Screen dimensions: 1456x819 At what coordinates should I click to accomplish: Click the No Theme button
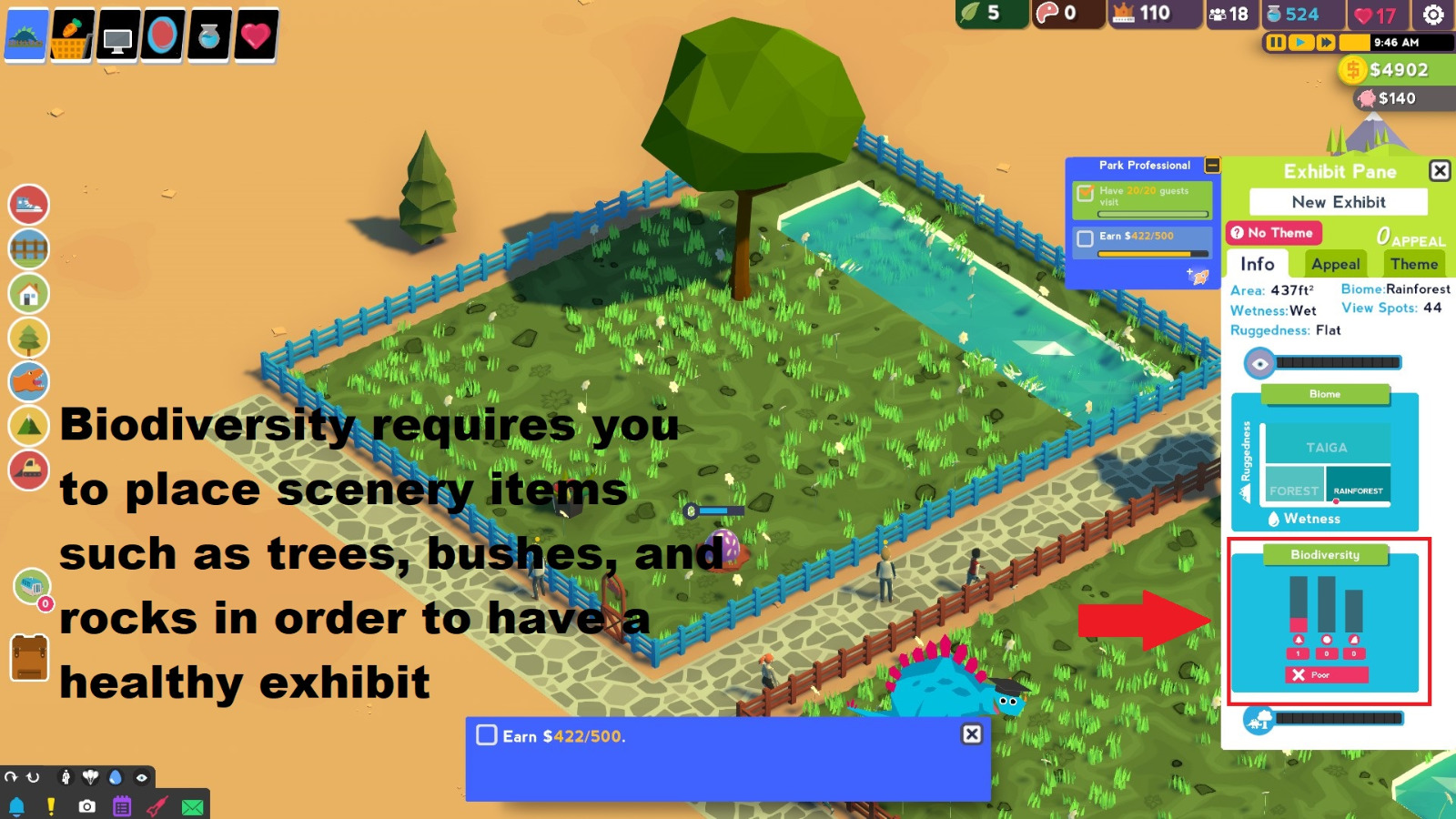[1276, 233]
